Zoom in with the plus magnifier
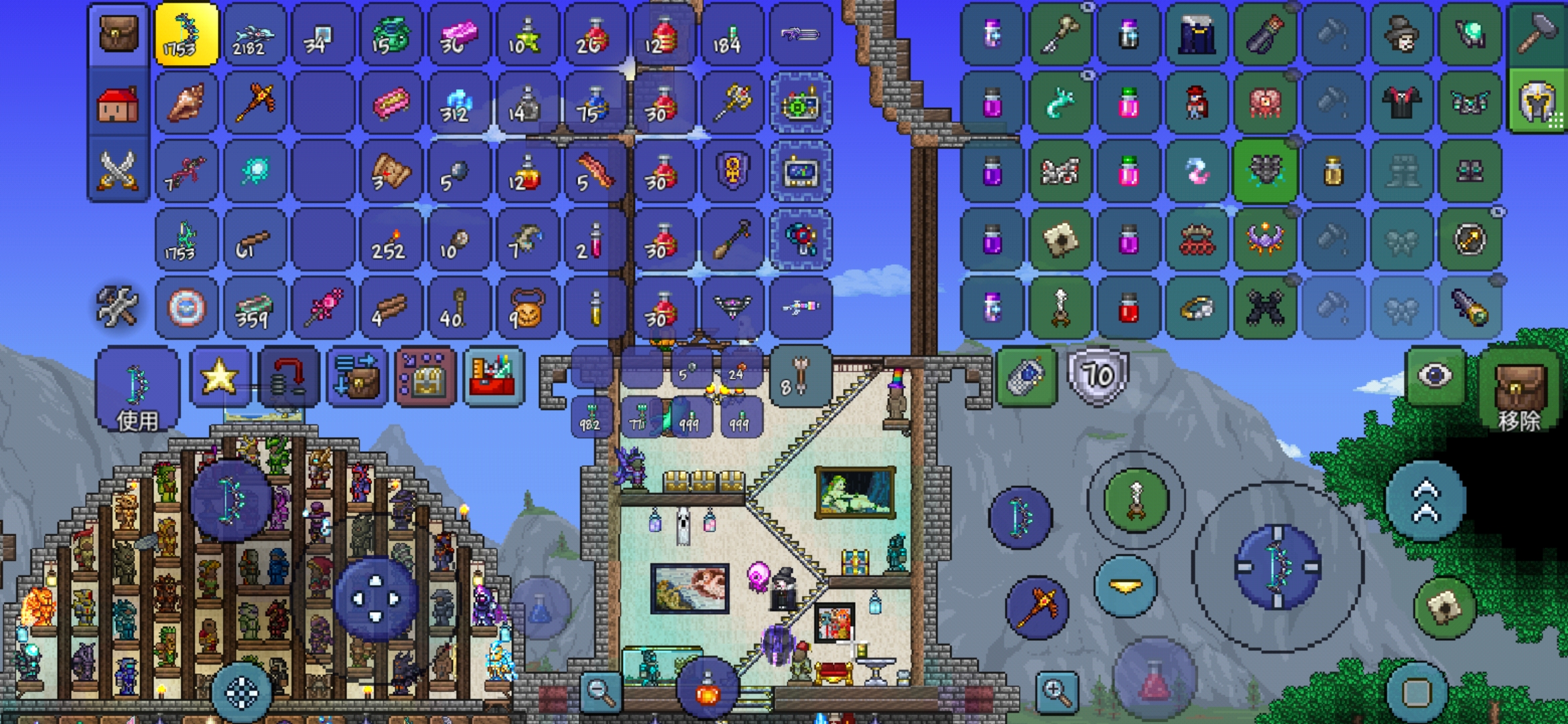 pyautogui.click(x=1057, y=691)
